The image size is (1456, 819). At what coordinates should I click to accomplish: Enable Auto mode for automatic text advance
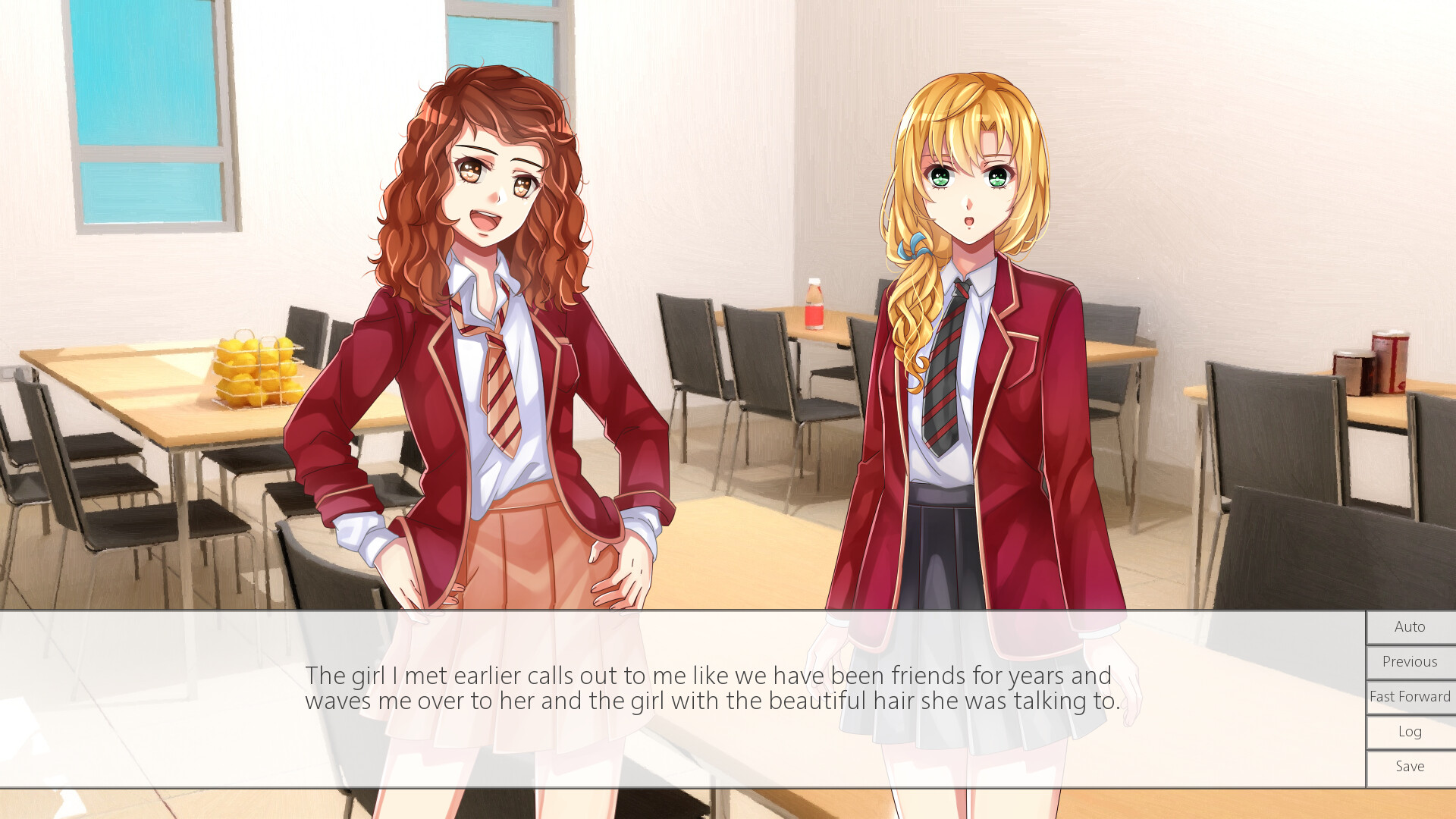coord(1409,626)
